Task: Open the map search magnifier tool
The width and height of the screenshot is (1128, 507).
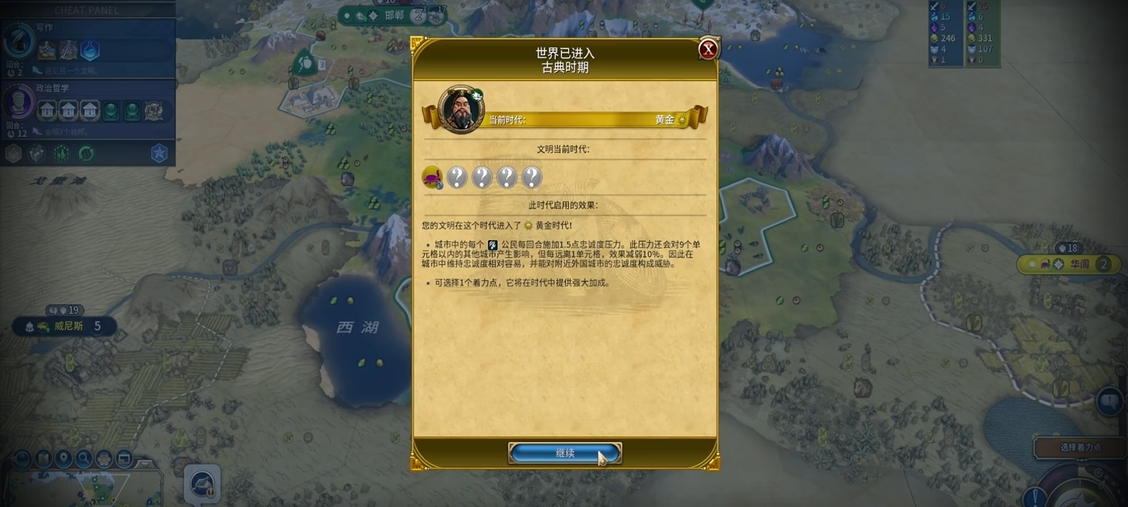Action: coord(84,459)
